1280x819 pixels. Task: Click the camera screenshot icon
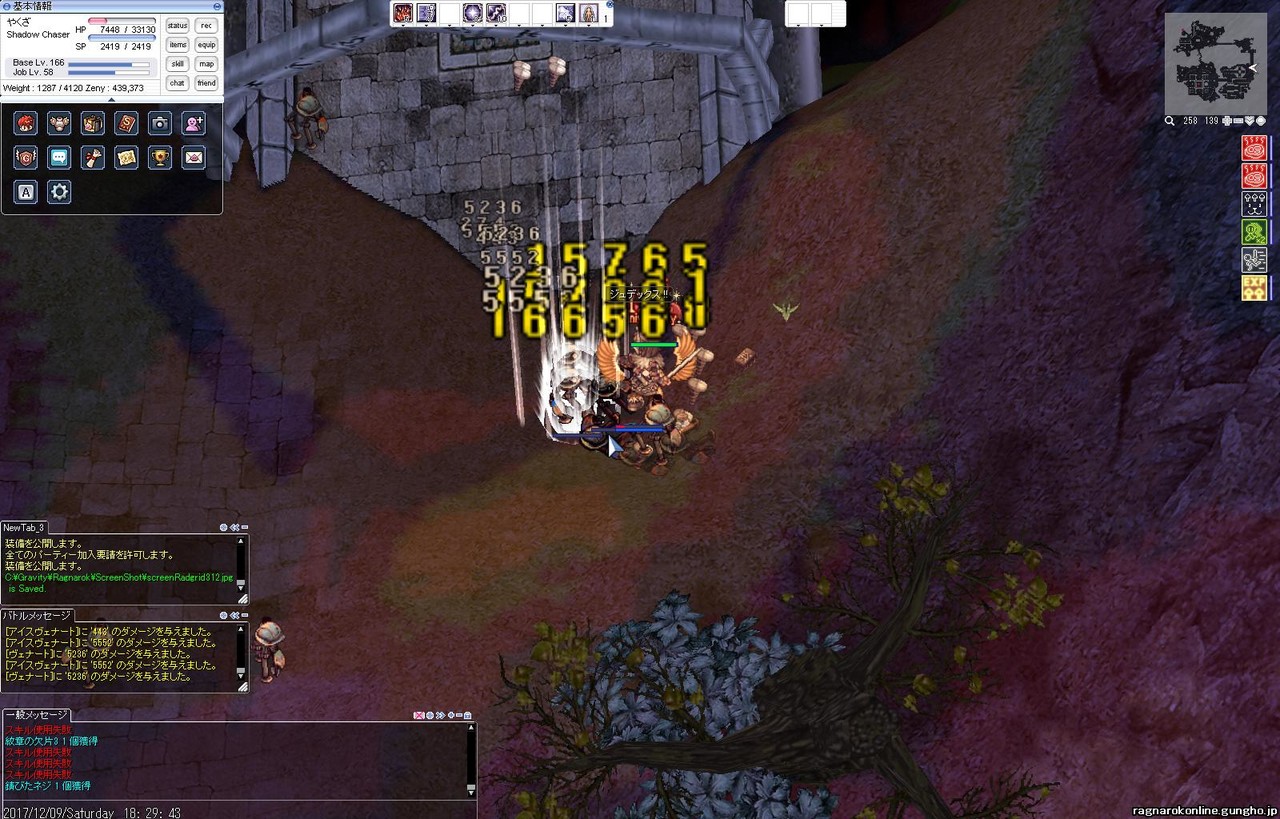(x=160, y=123)
